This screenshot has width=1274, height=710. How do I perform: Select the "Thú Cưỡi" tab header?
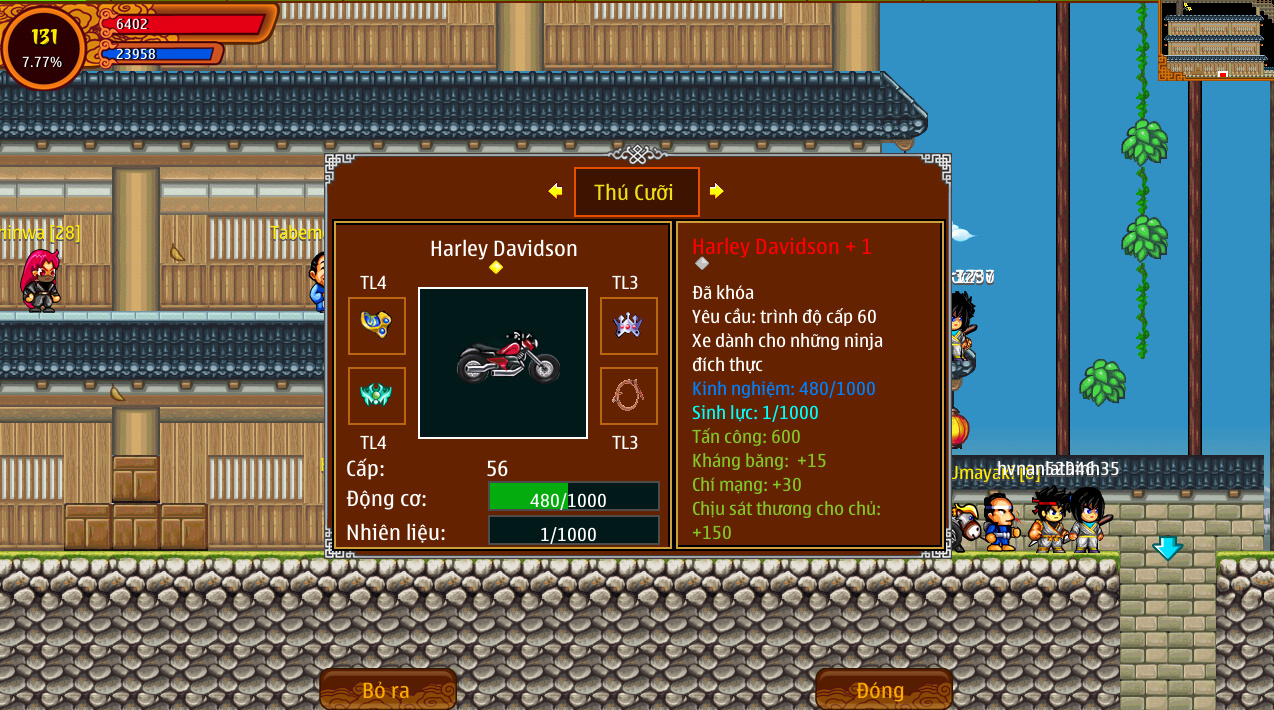click(x=636, y=192)
